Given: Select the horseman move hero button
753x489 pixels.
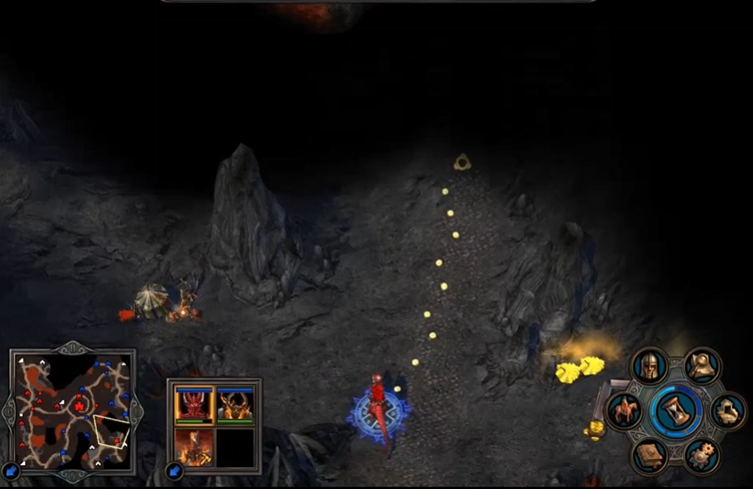Looking at the screenshot, I should click(625, 410).
